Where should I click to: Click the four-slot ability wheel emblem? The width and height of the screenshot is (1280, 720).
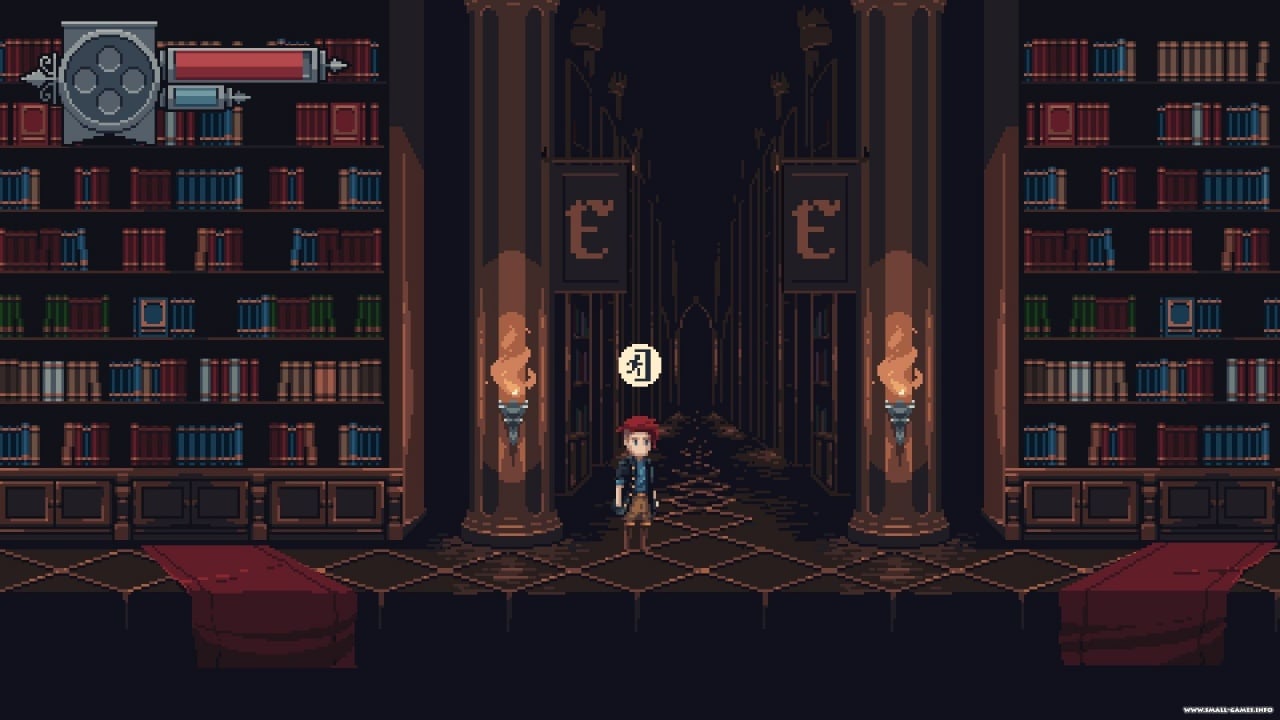pos(109,81)
